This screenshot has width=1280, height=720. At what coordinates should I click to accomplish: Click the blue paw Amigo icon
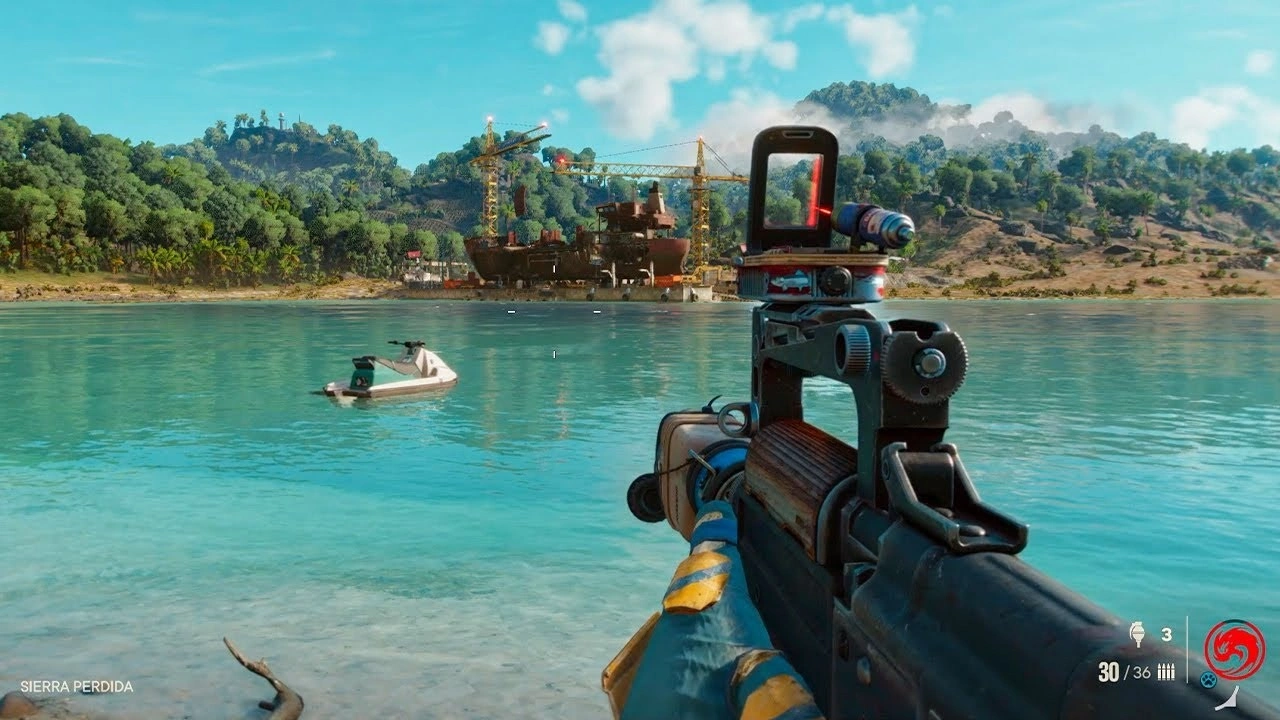1208,680
